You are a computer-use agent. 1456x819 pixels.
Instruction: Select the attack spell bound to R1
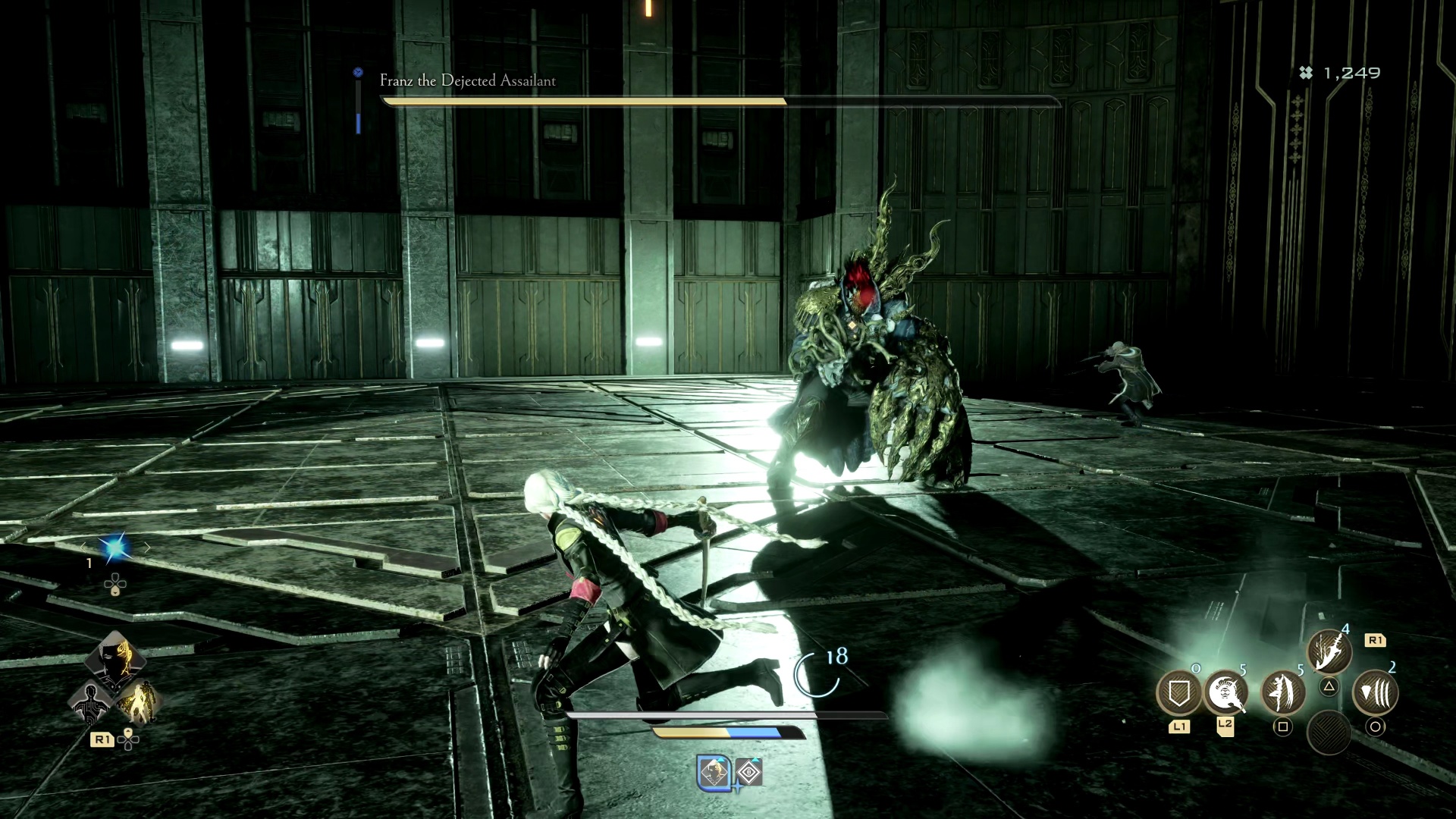tap(1329, 650)
